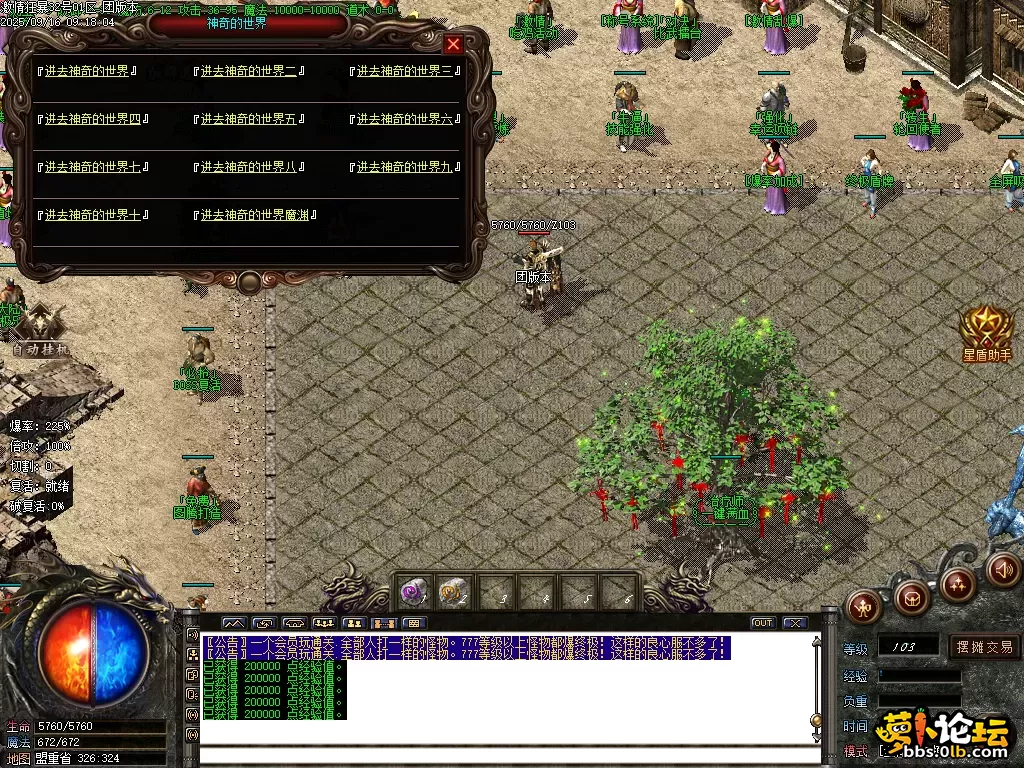The height and width of the screenshot is (768, 1024).
Task: Use the golden scroll item in hotbar
Action: [453, 592]
